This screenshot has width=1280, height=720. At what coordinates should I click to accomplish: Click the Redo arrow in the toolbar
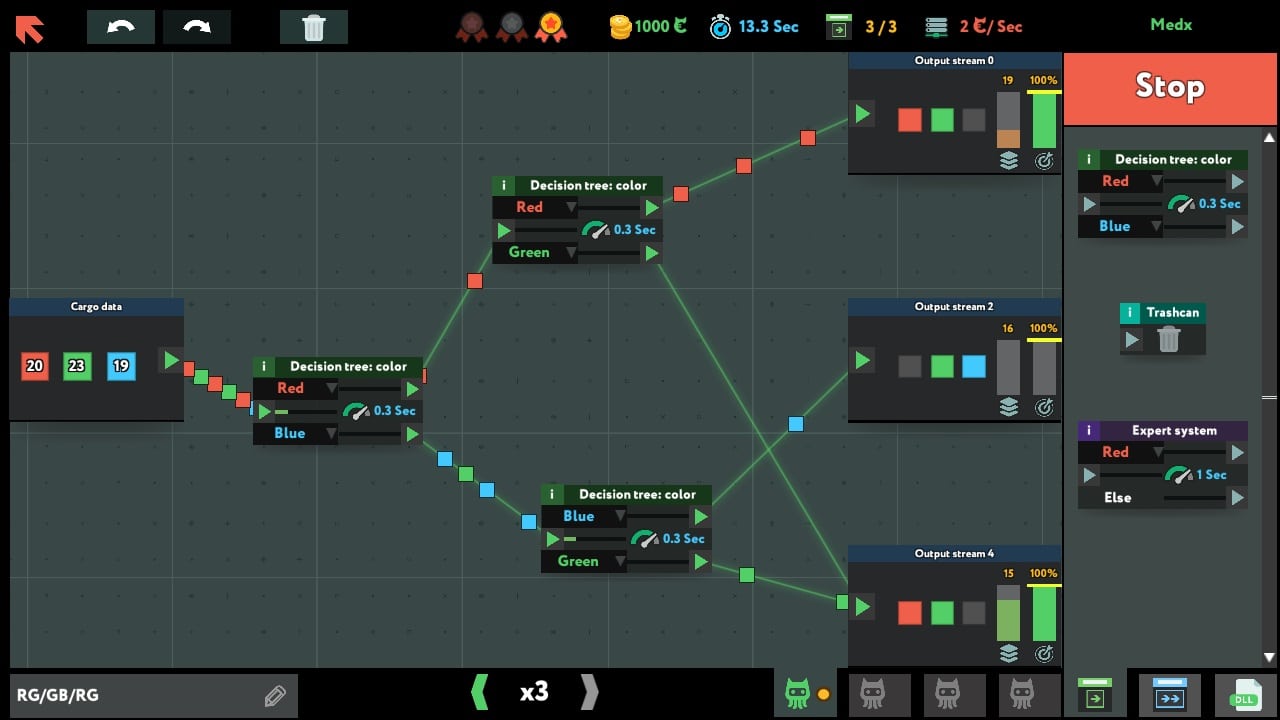tap(197, 27)
